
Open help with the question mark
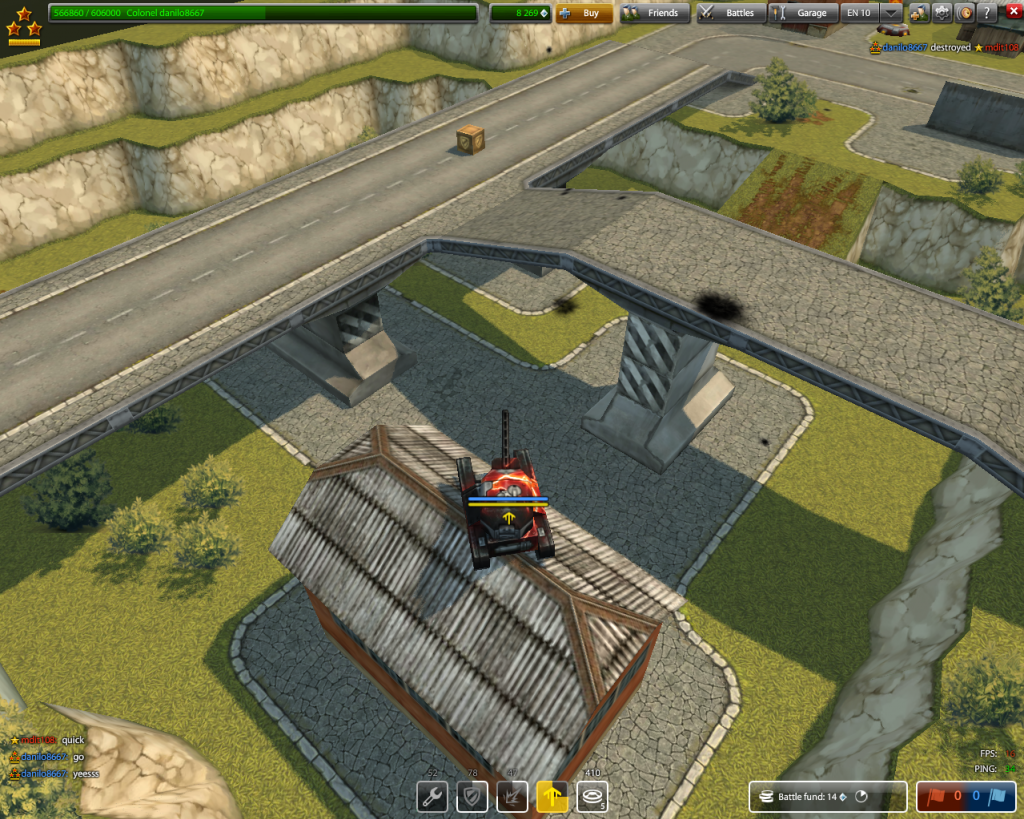[x=987, y=13]
